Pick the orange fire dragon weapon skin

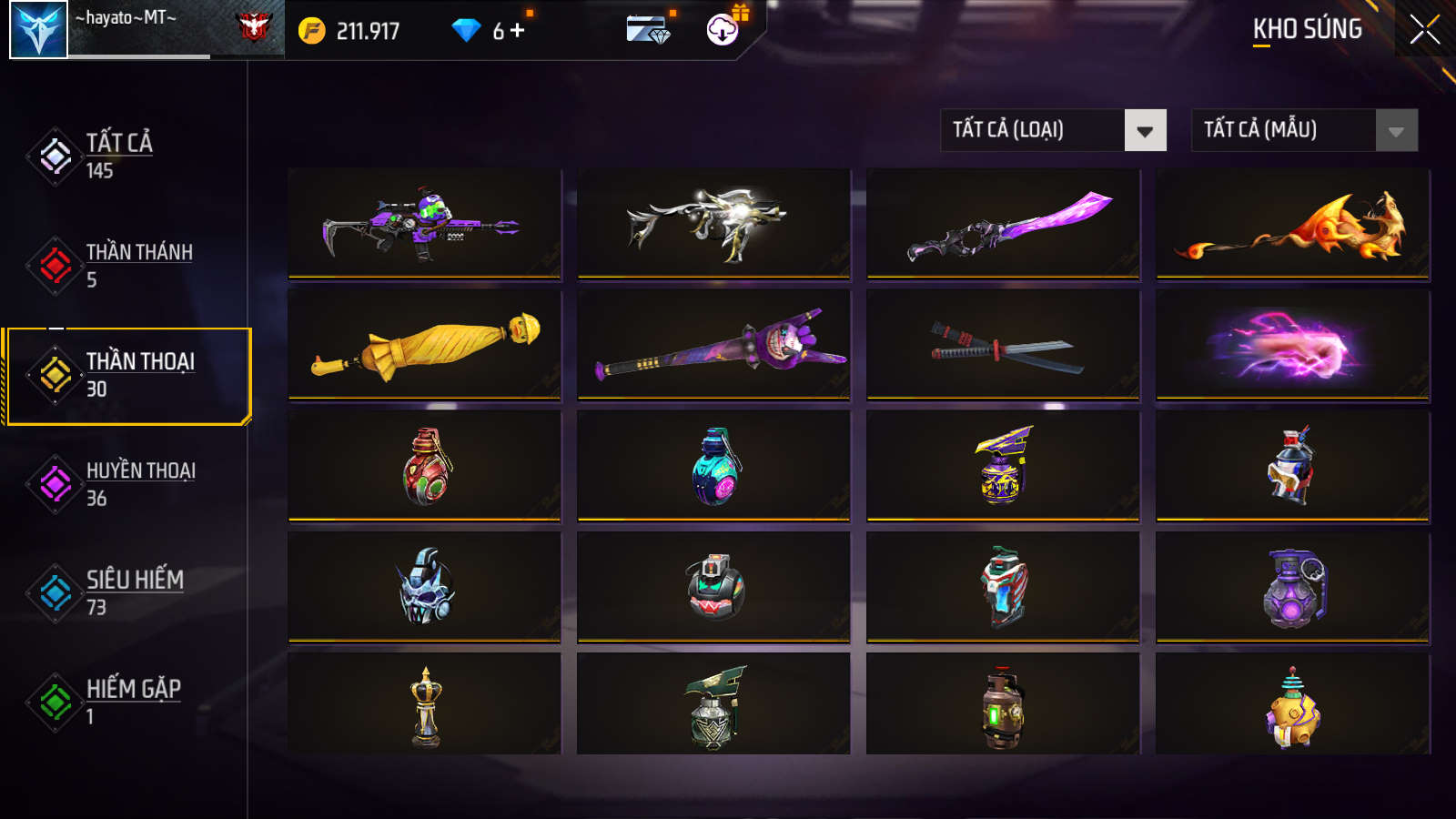click(x=1292, y=223)
